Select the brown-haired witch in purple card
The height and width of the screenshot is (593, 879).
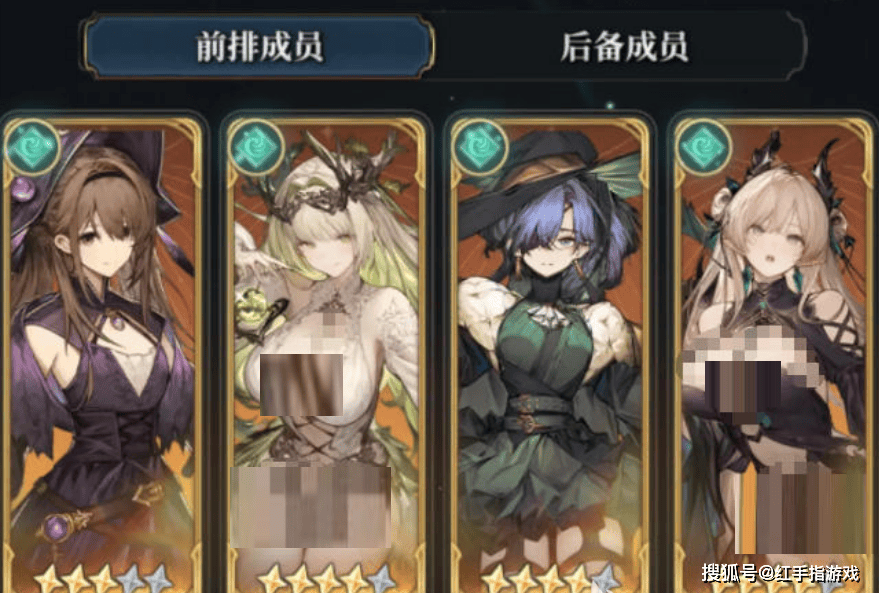(x=103, y=350)
